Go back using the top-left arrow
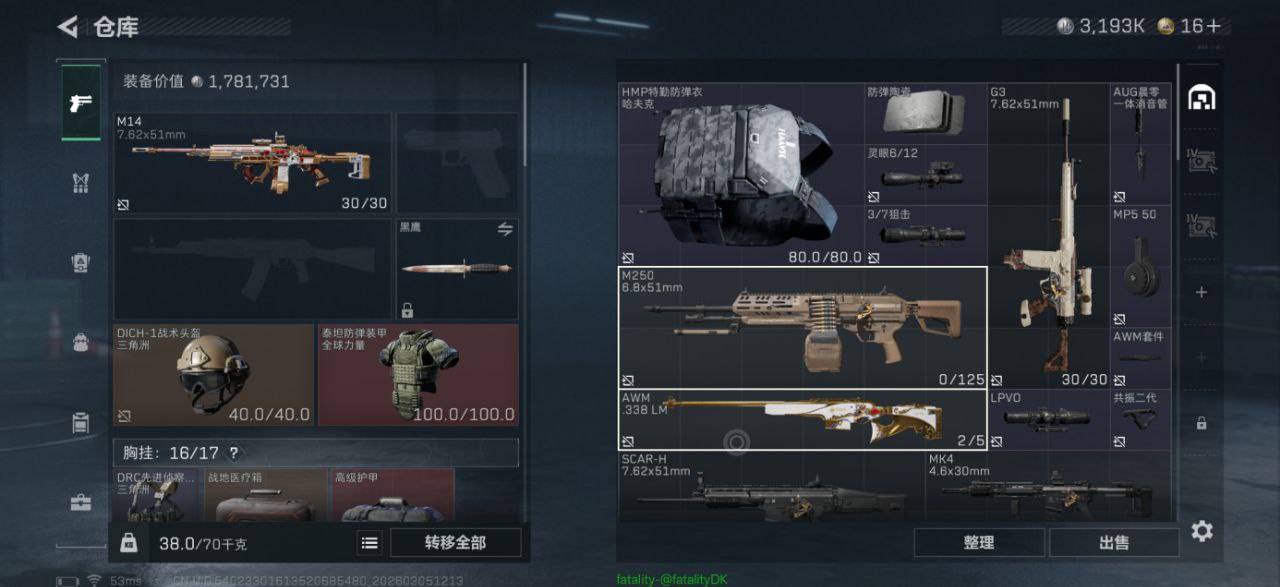 (x=68, y=27)
